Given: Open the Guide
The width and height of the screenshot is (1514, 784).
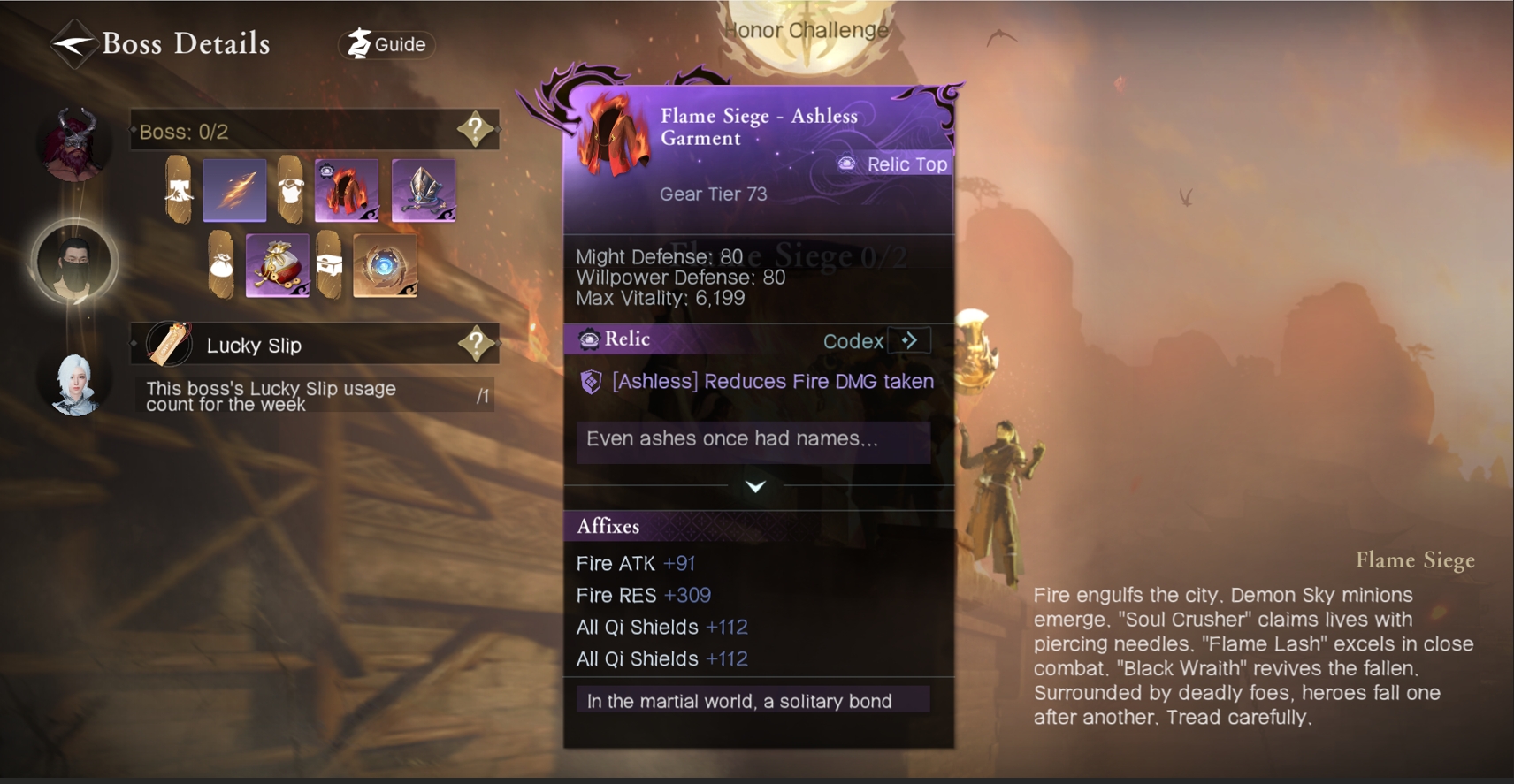Looking at the screenshot, I should (387, 44).
